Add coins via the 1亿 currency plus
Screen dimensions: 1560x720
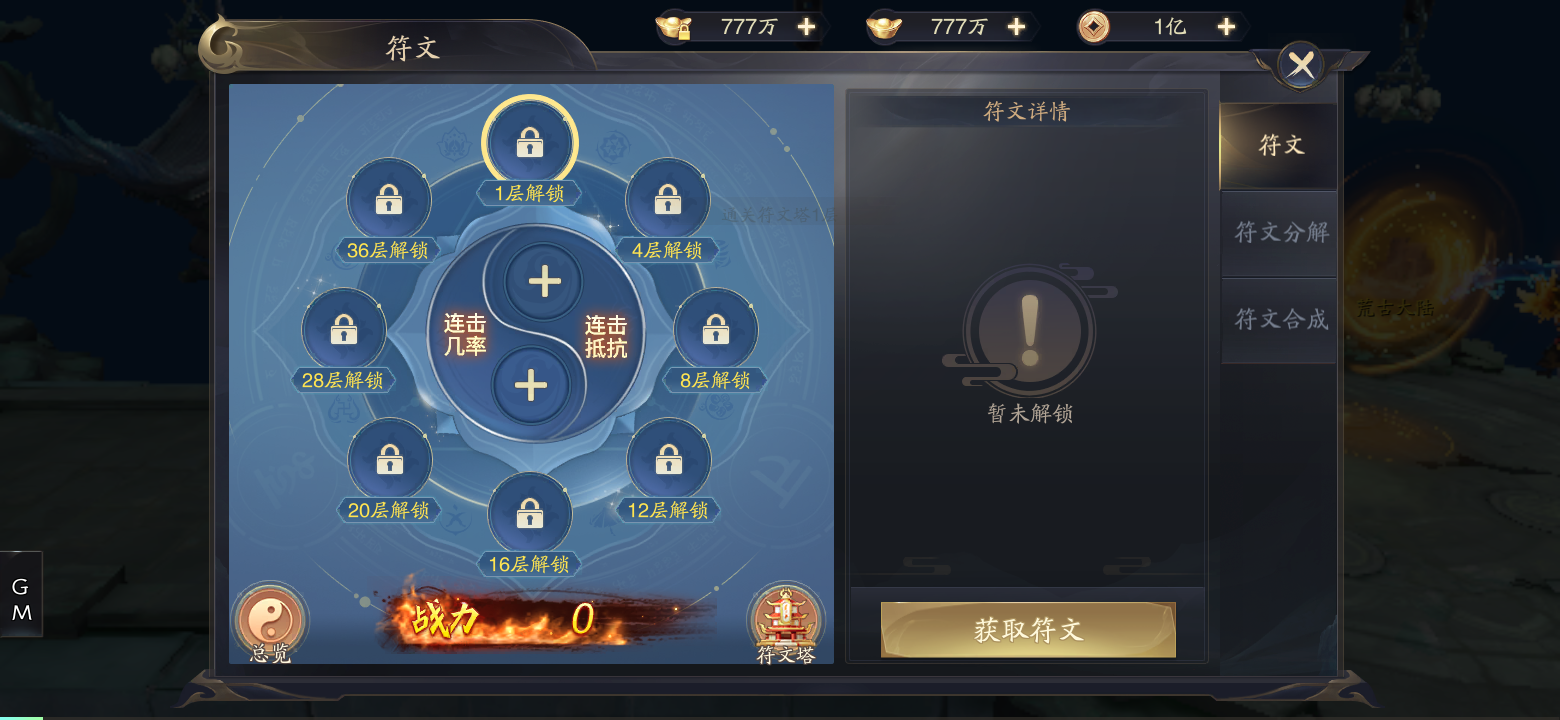pos(1225,26)
